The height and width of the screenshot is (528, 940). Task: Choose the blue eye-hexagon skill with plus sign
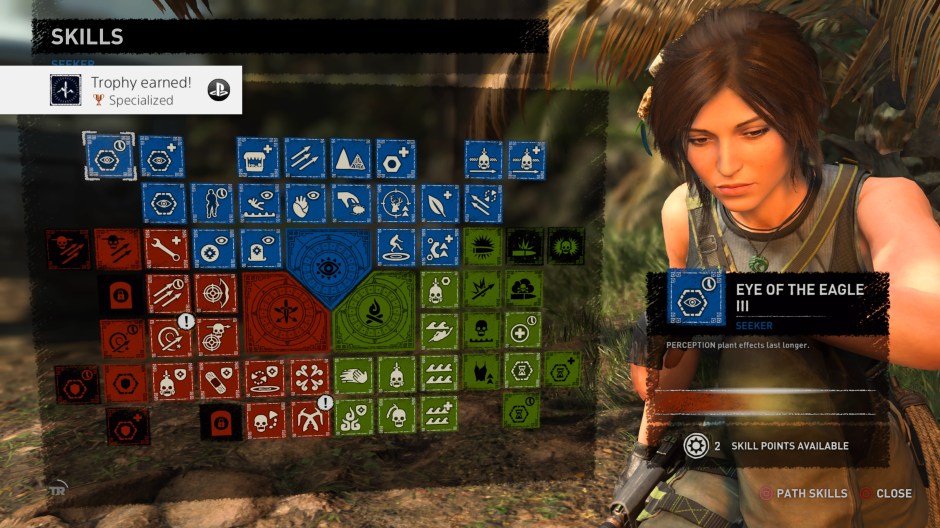(x=161, y=157)
